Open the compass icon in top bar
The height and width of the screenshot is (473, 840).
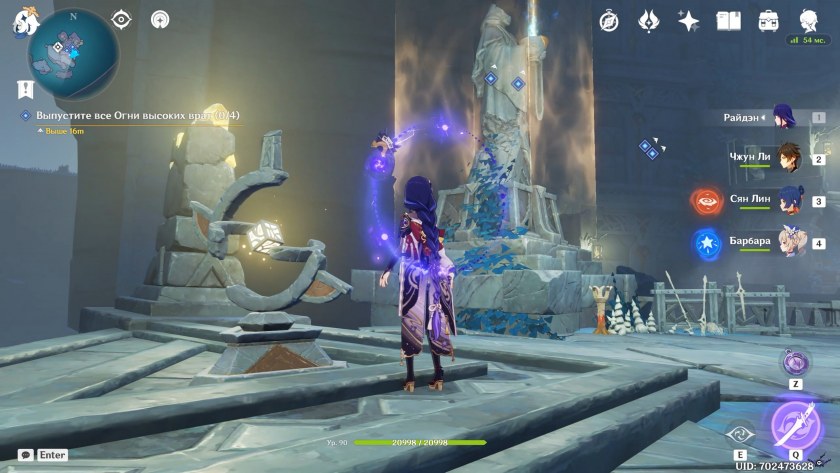[609, 20]
